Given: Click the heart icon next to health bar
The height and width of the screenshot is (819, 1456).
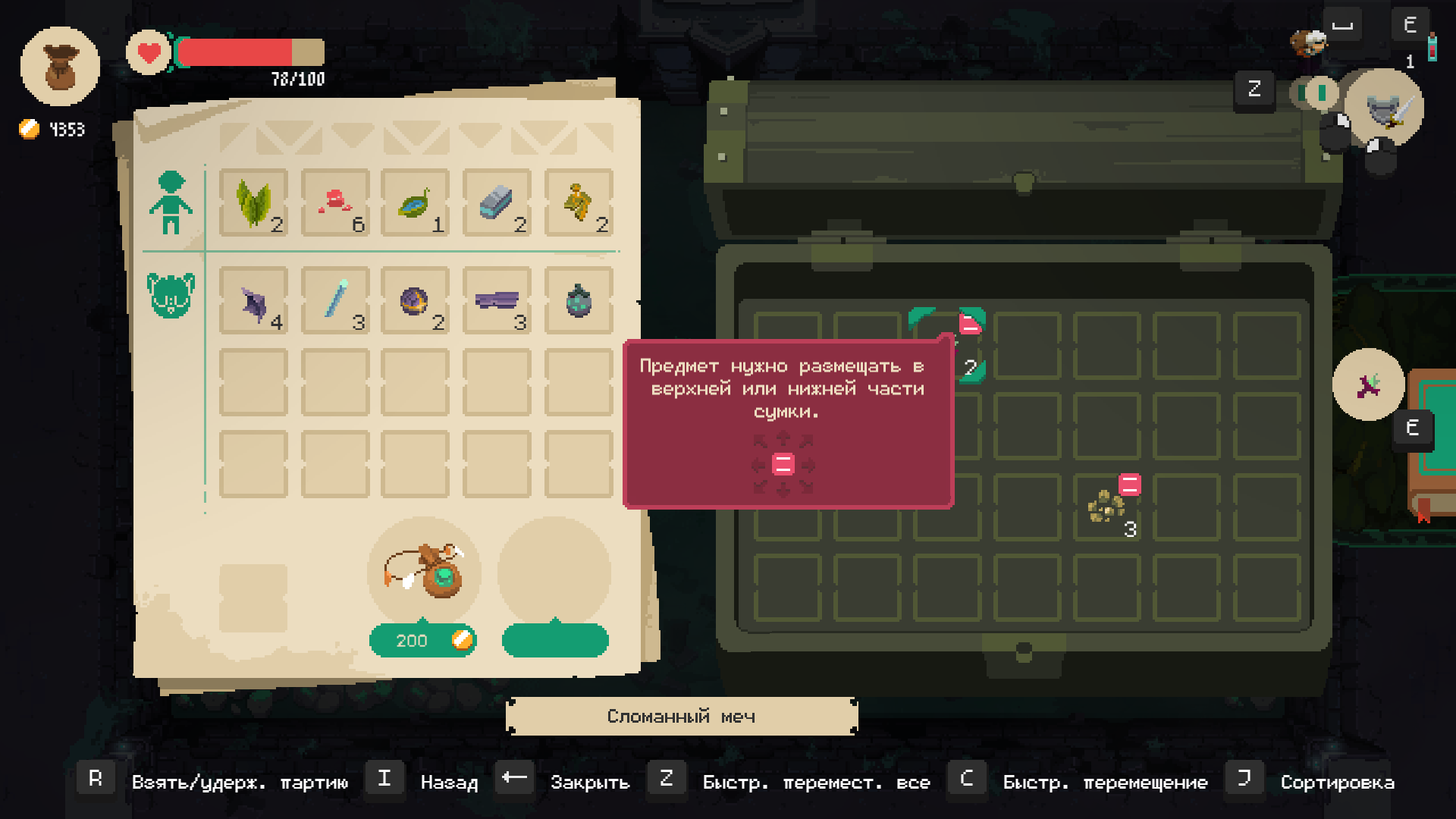Looking at the screenshot, I should 149,53.
